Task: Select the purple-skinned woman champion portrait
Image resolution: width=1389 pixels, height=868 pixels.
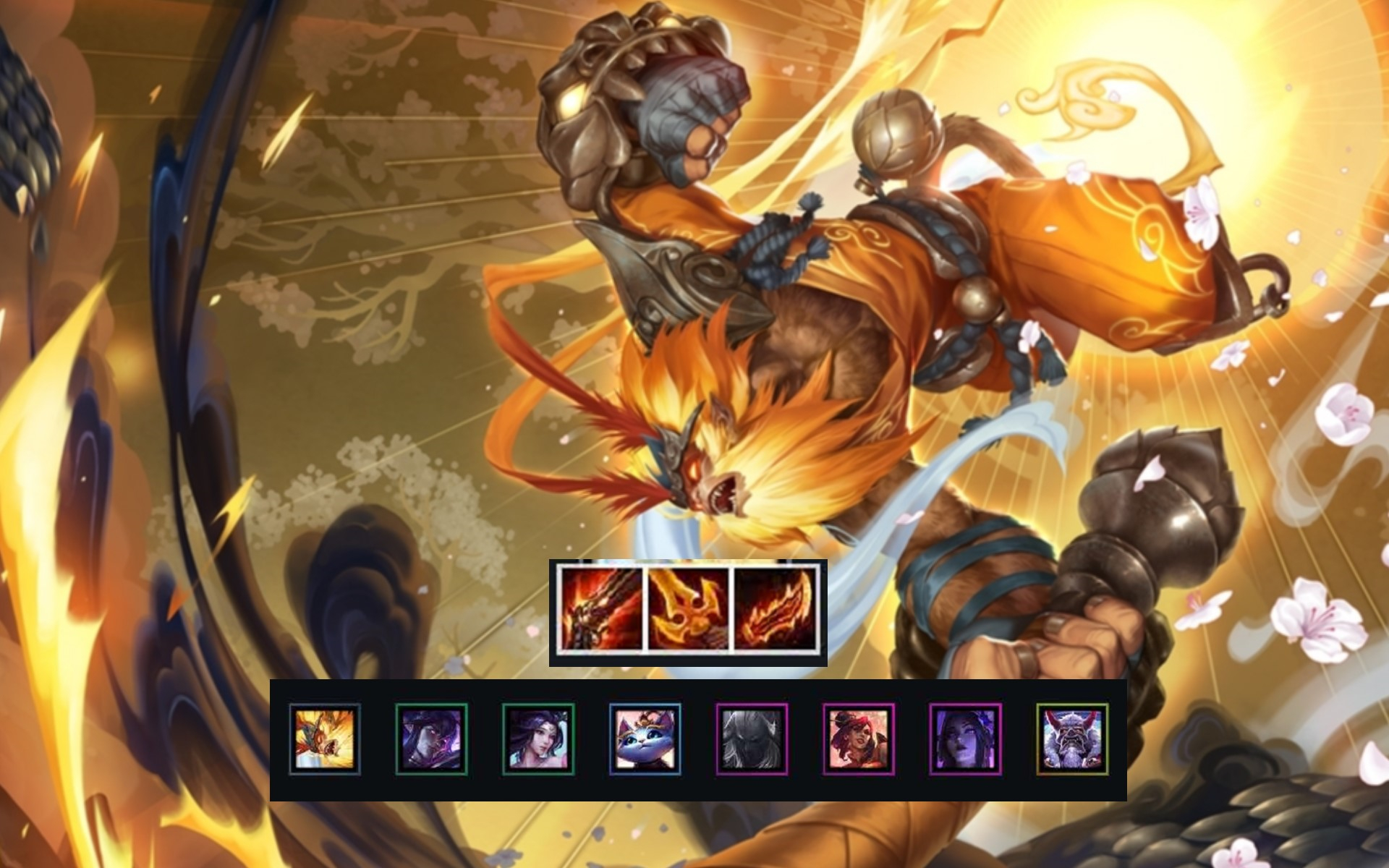Action: (x=966, y=739)
